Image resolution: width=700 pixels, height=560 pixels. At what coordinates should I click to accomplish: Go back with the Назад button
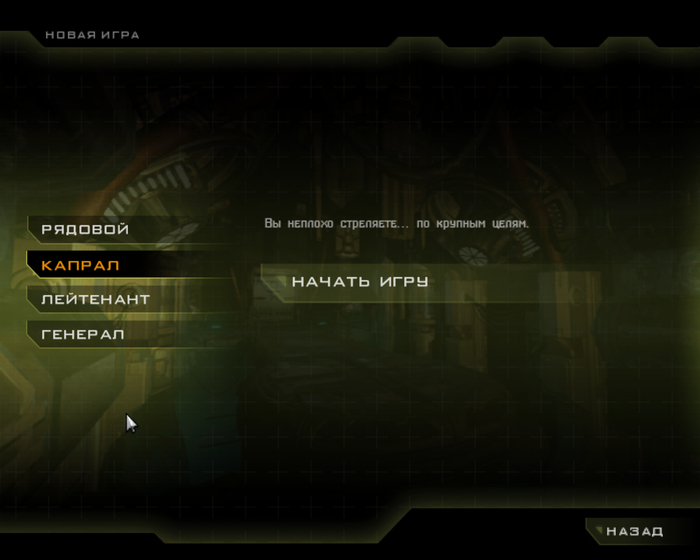634,531
